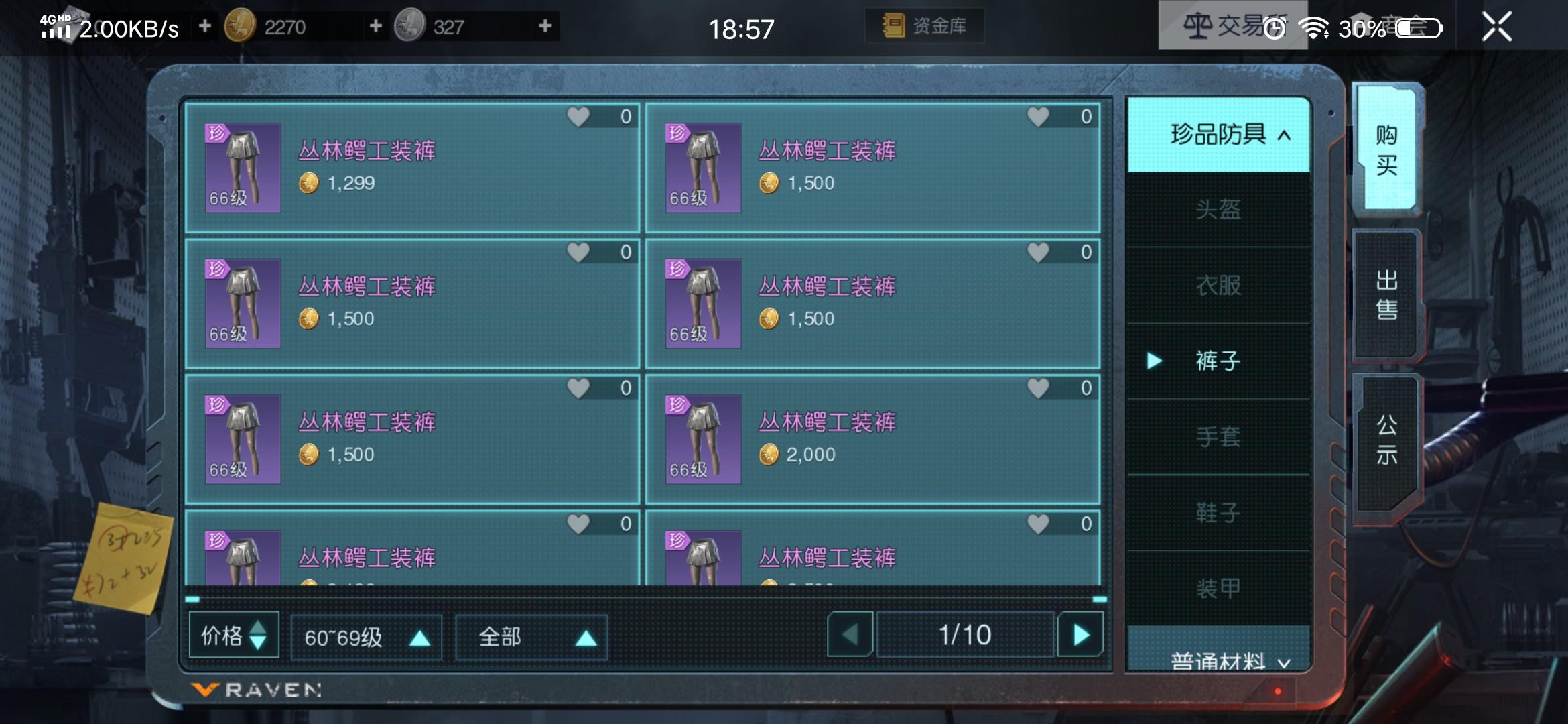Favorite the top-right 1,500 pants listing
Screen dimensions: 1568x724
click(1038, 115)
